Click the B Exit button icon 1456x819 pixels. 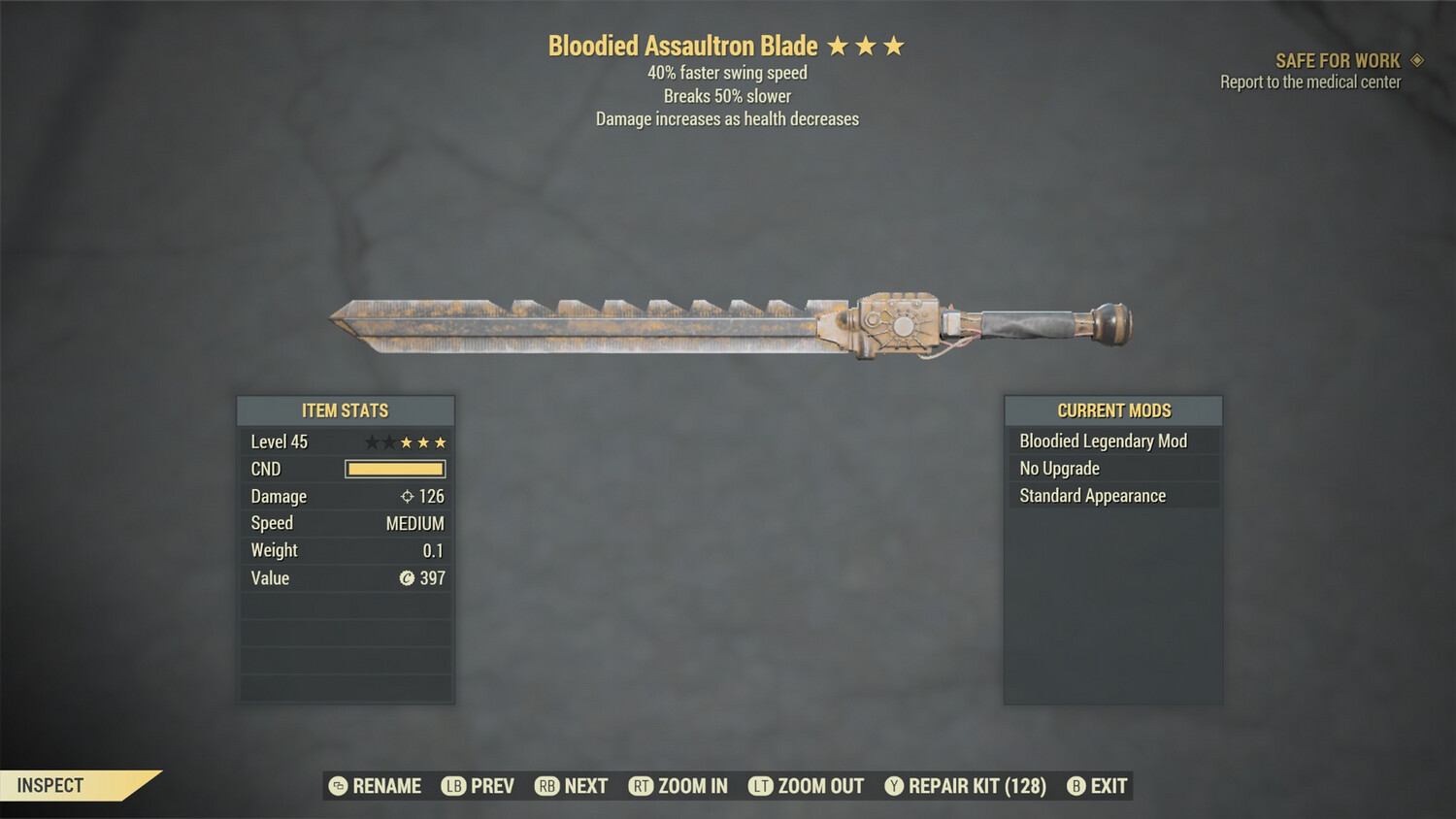[x=1075, y=786]
